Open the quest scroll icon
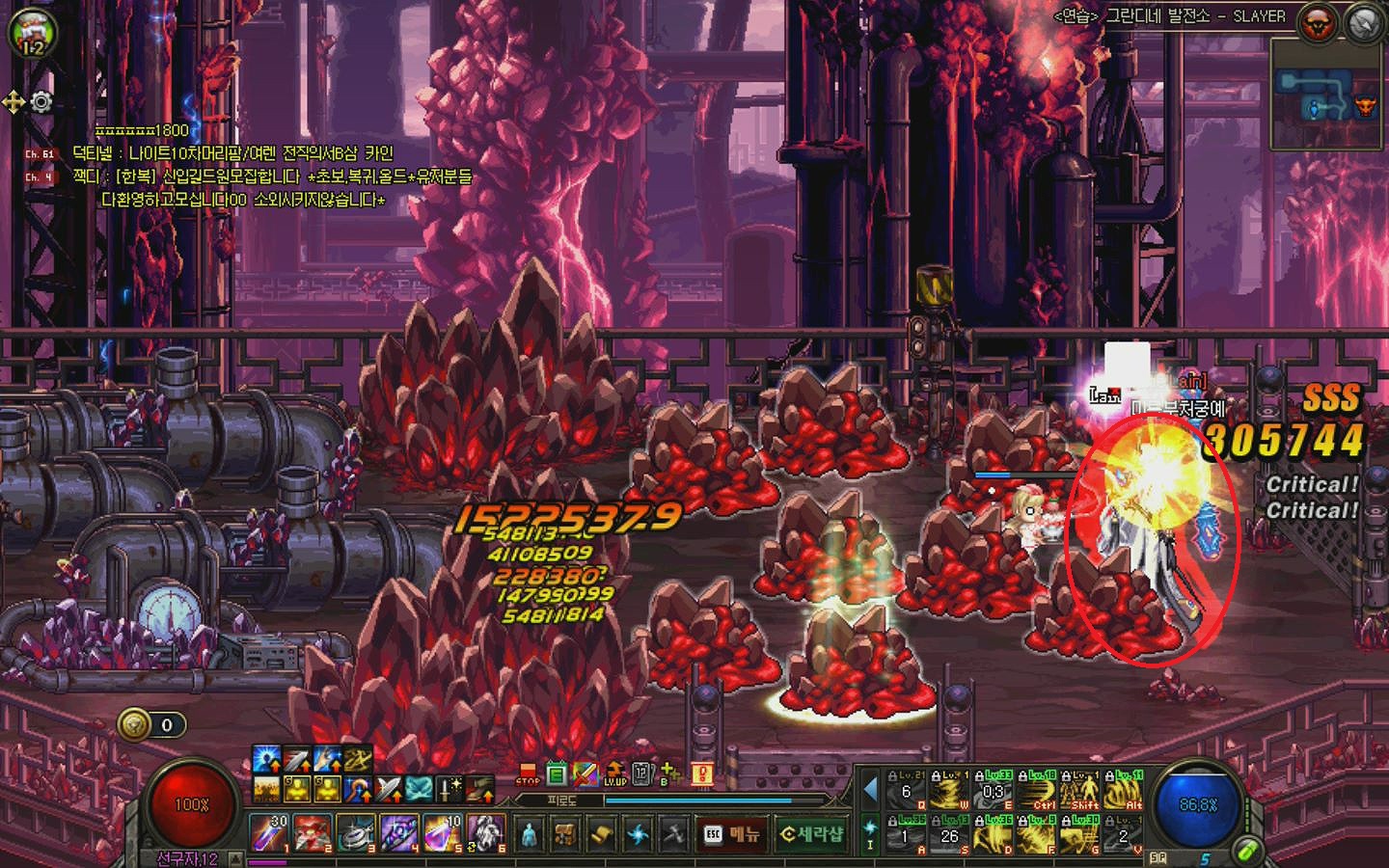 coord(601,834)
